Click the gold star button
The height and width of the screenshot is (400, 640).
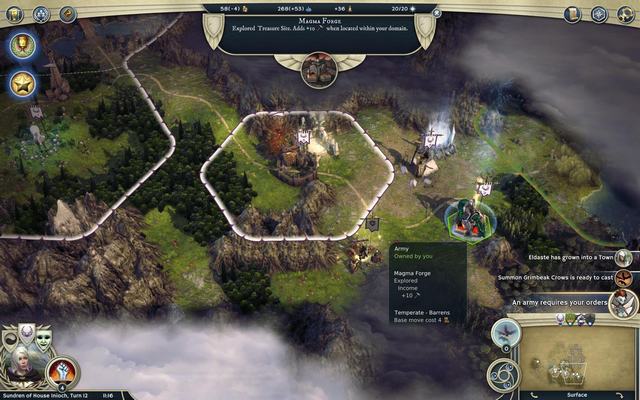point(22,84)
